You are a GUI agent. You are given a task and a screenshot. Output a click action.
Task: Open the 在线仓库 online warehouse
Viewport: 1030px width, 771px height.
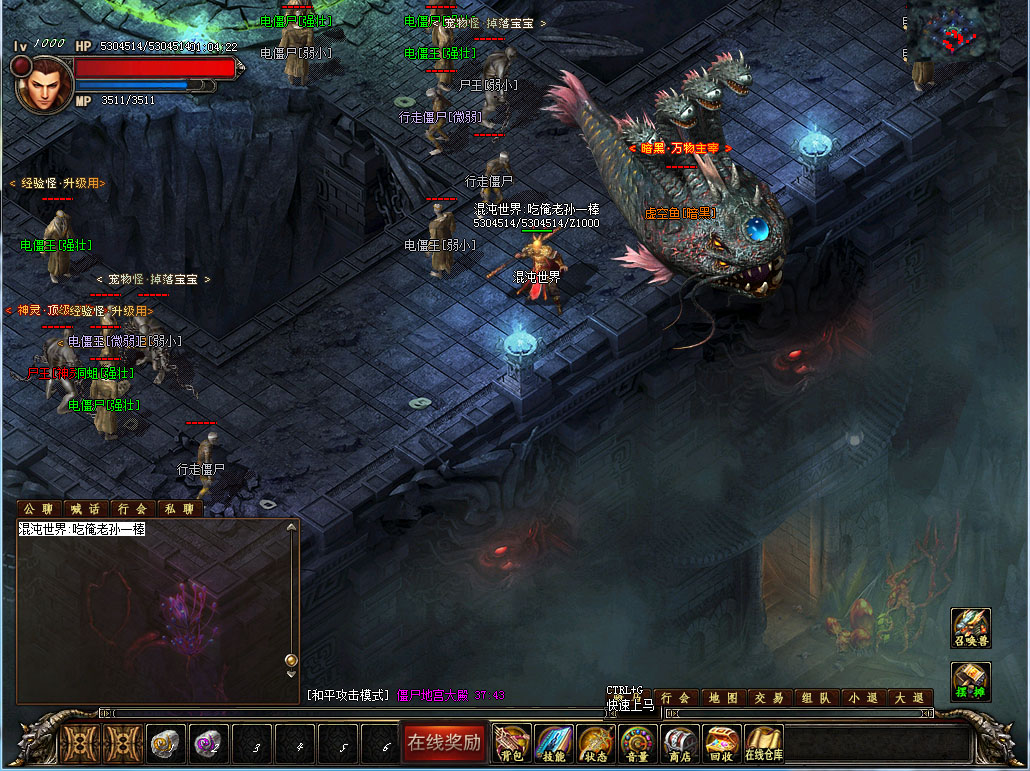[x=763, y=744]
